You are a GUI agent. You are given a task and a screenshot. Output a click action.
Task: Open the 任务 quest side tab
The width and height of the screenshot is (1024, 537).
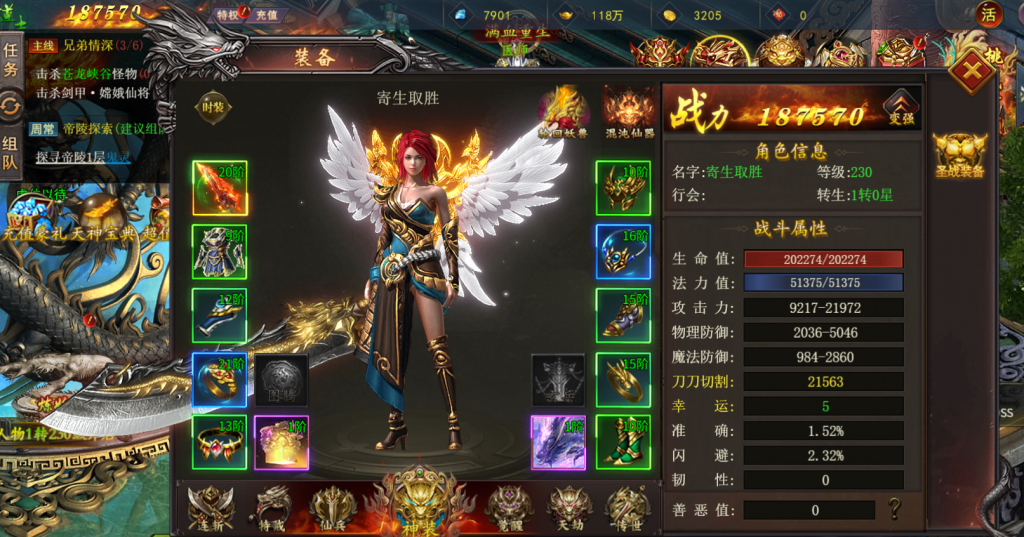[x=11, y=59]
